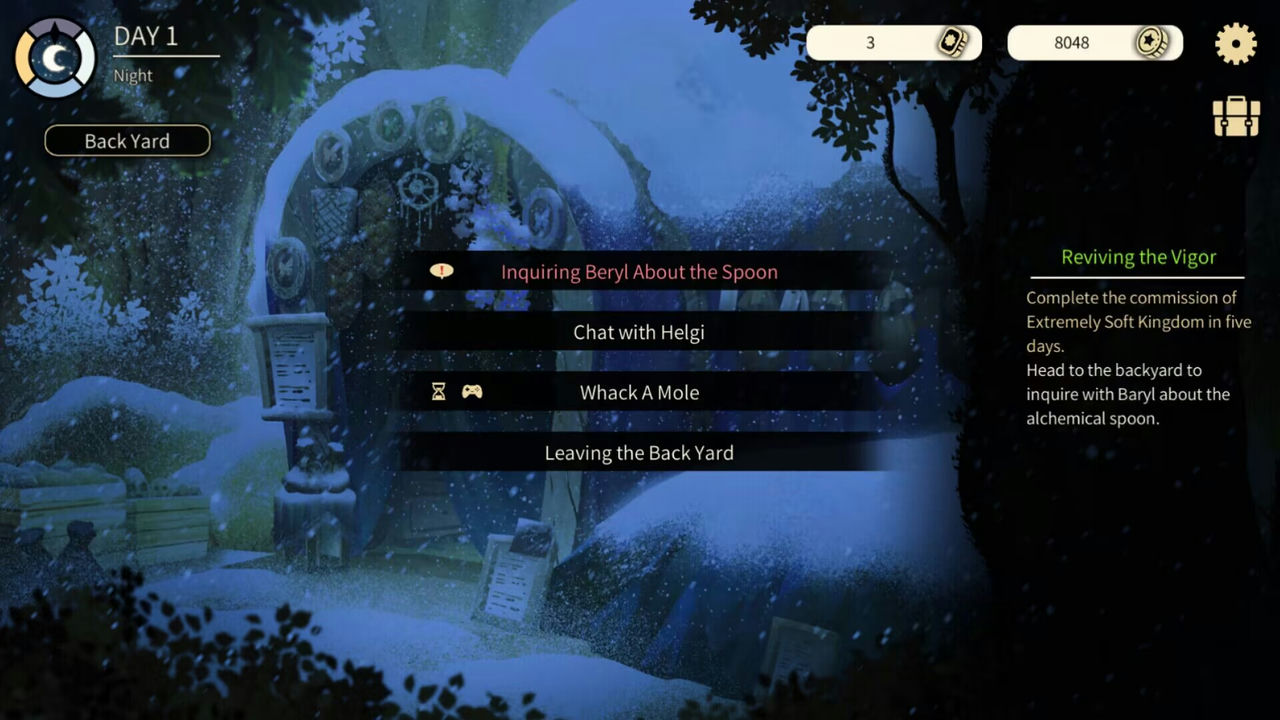
Task: Click the DAY 1 heading
Action: click(146, 36)
